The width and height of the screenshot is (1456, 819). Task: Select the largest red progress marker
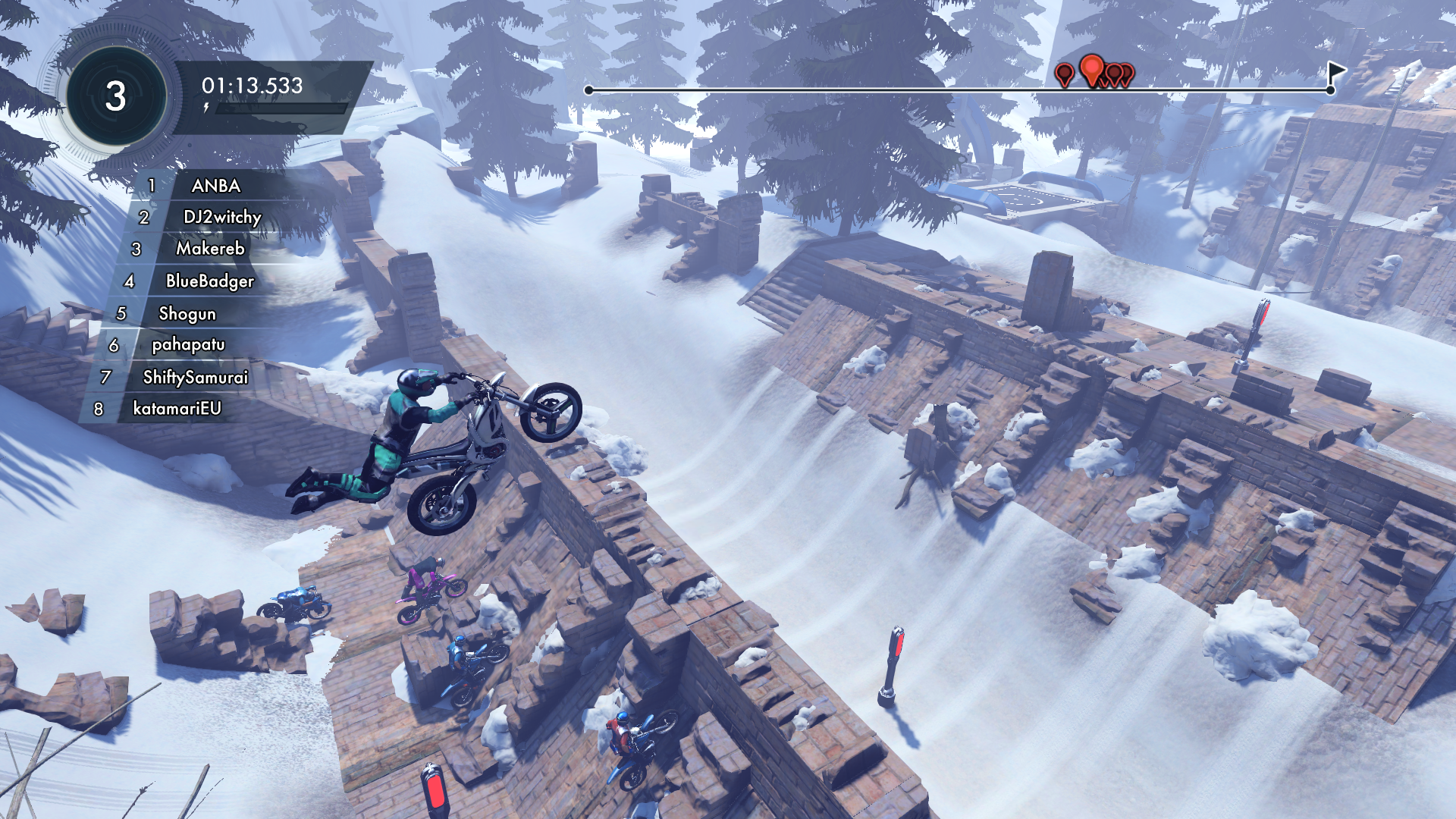tap(1091, 70)
